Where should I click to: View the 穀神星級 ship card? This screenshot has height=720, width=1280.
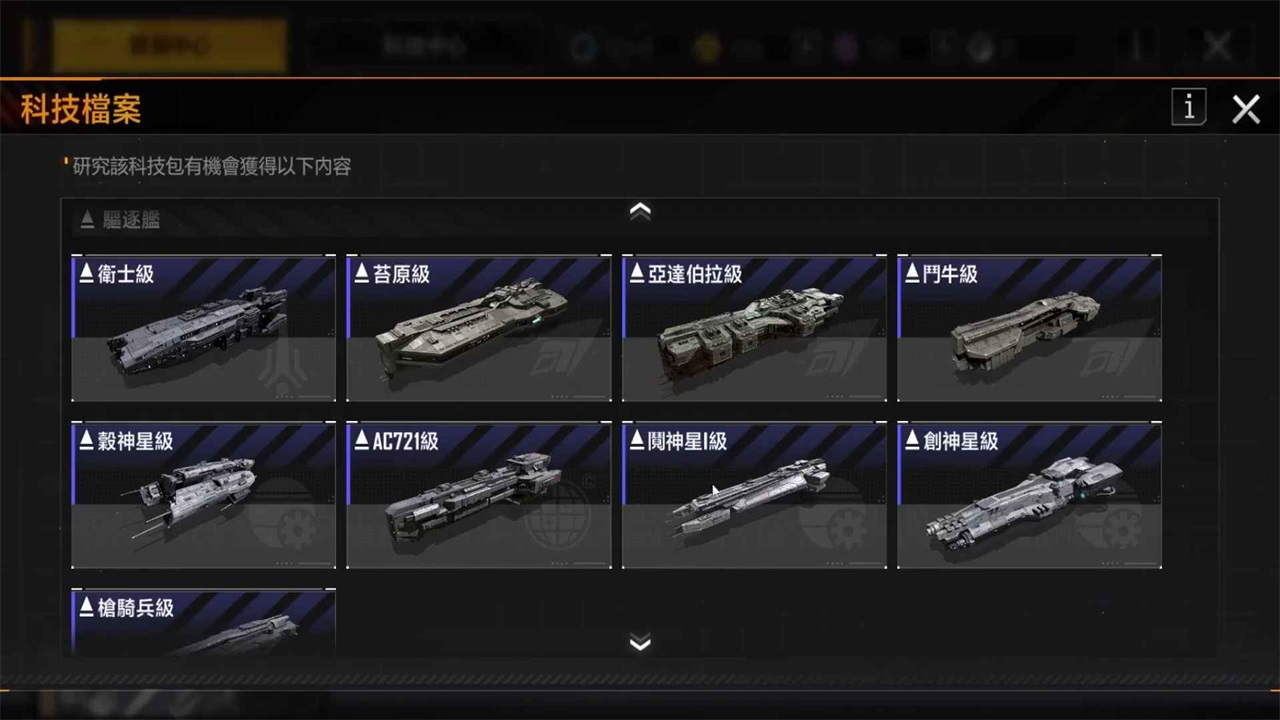[204, 496]
